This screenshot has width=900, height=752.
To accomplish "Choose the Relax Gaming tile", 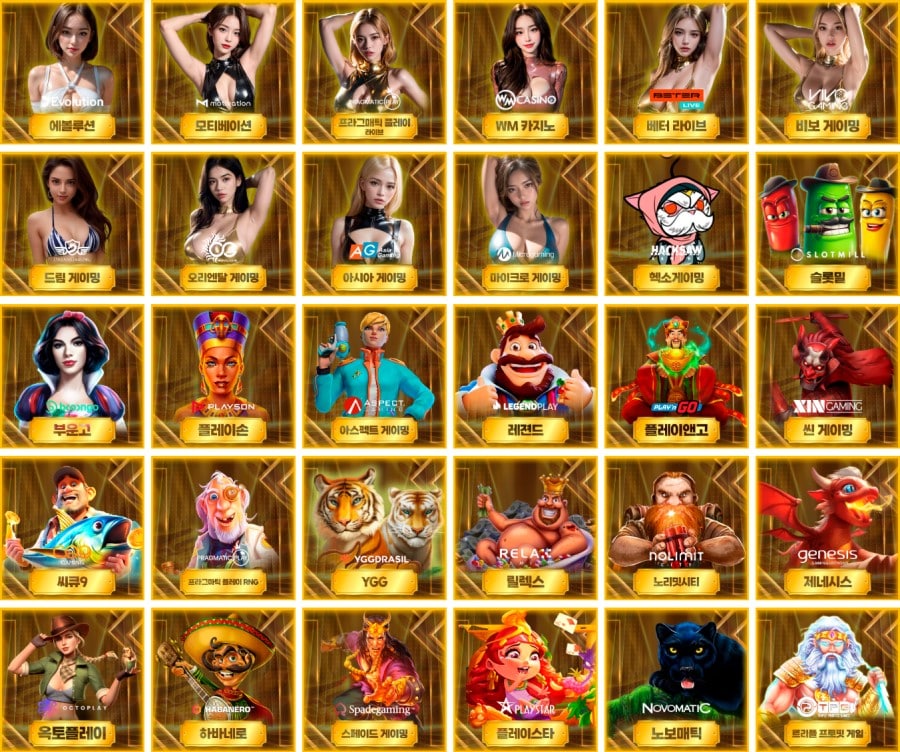I will [x=525, y=528].
